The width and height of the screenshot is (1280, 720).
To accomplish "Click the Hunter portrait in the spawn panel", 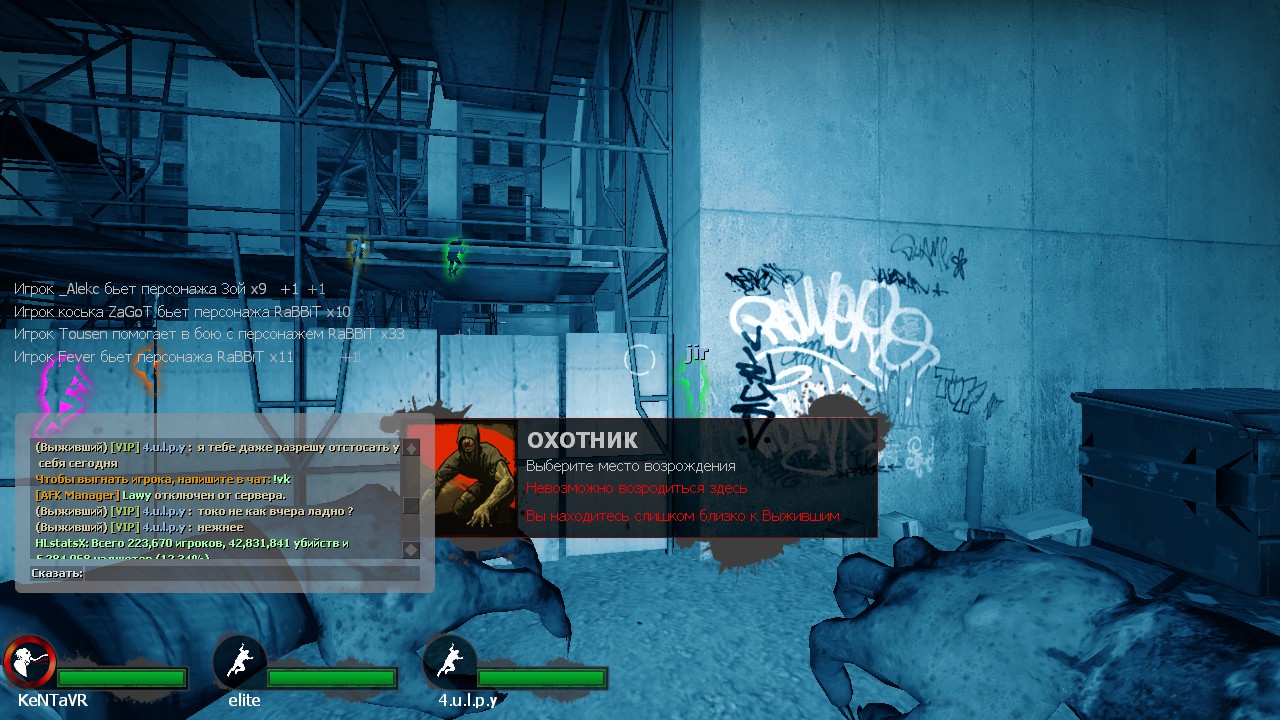I will 475,479.
